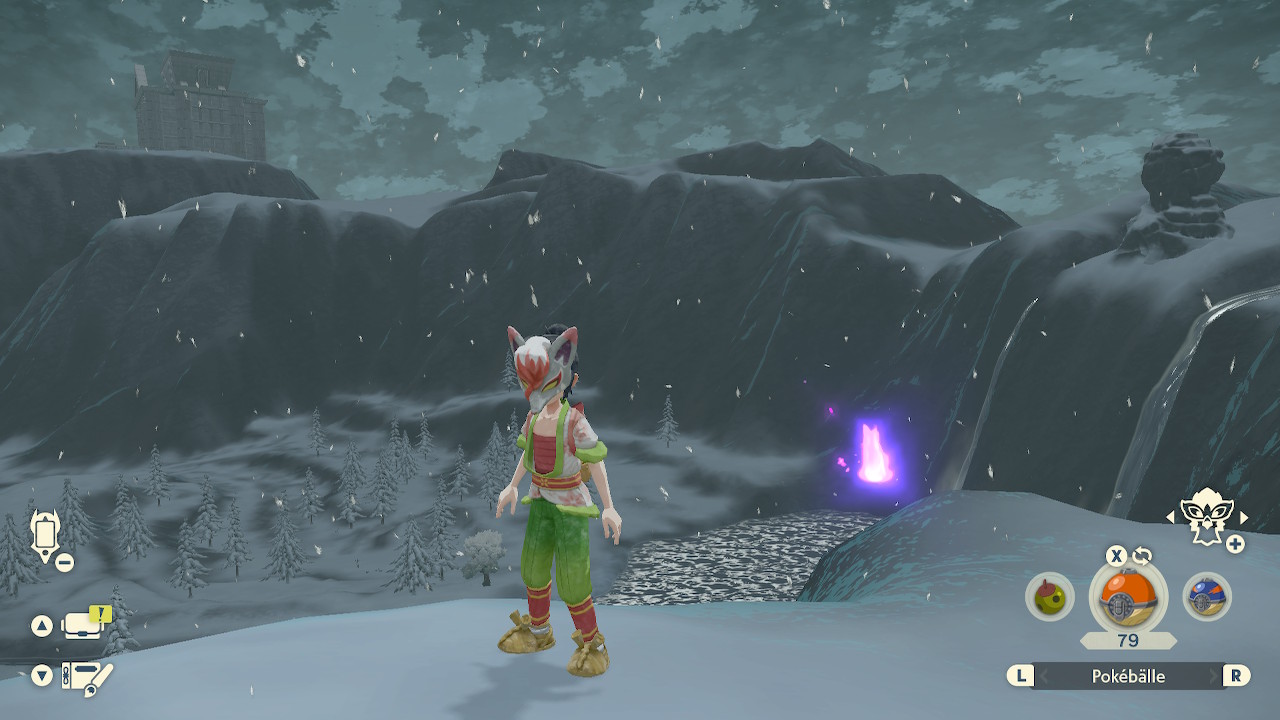This screenshot has width=1280, height=720.
Task: Activate the Braviary ride Pokémon icon
Action: pyautogui.click(x=1207, y=516)
